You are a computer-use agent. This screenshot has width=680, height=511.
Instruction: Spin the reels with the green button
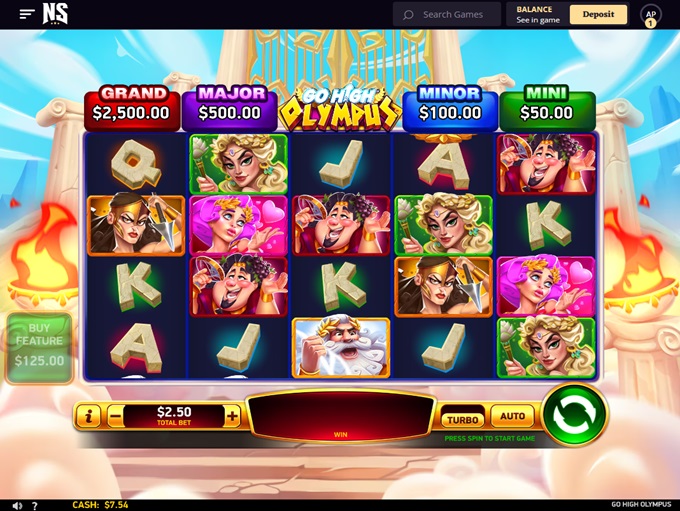click(574, 414)
